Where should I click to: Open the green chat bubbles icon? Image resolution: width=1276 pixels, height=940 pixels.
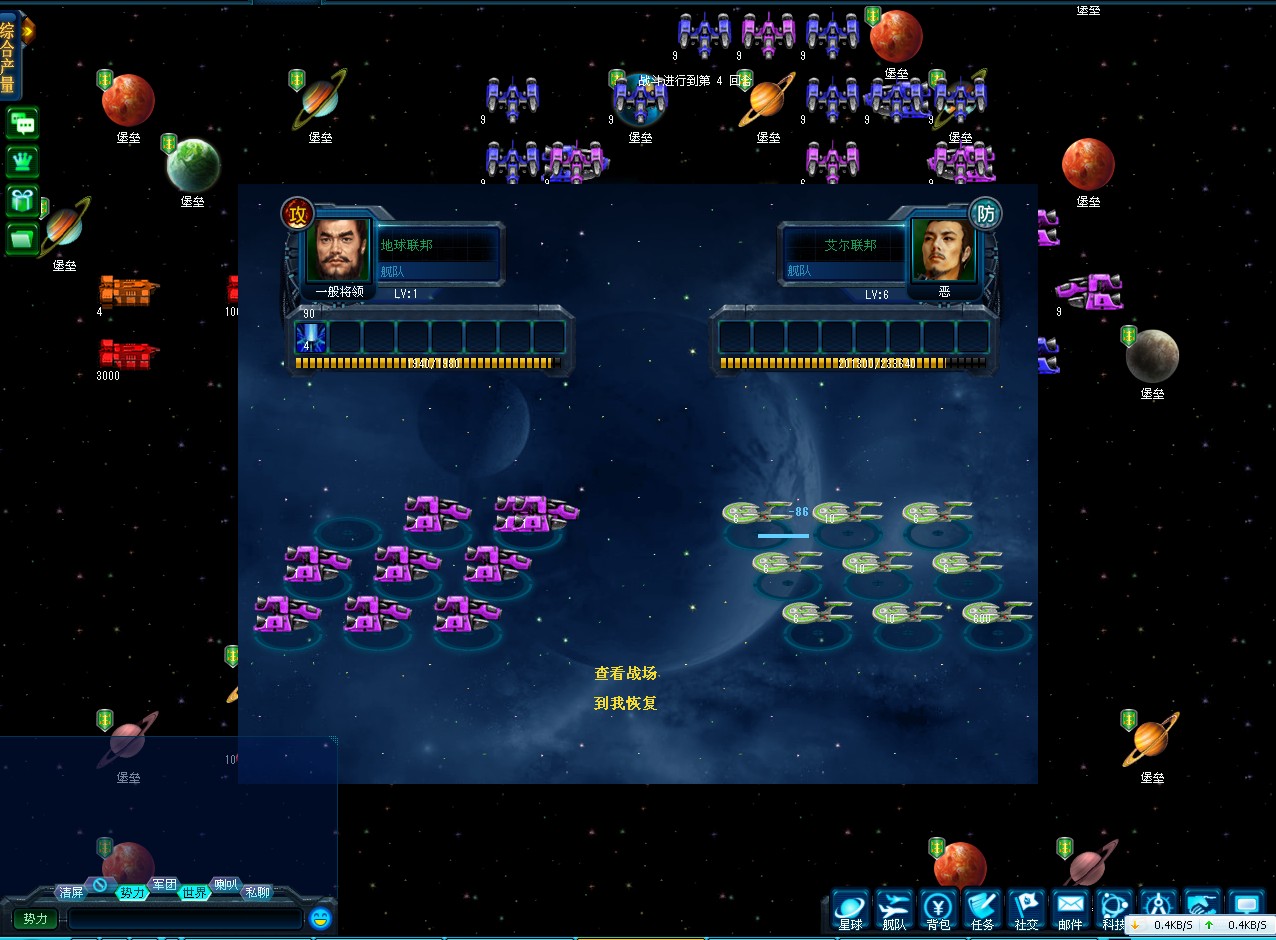click(x=22, y=124)
